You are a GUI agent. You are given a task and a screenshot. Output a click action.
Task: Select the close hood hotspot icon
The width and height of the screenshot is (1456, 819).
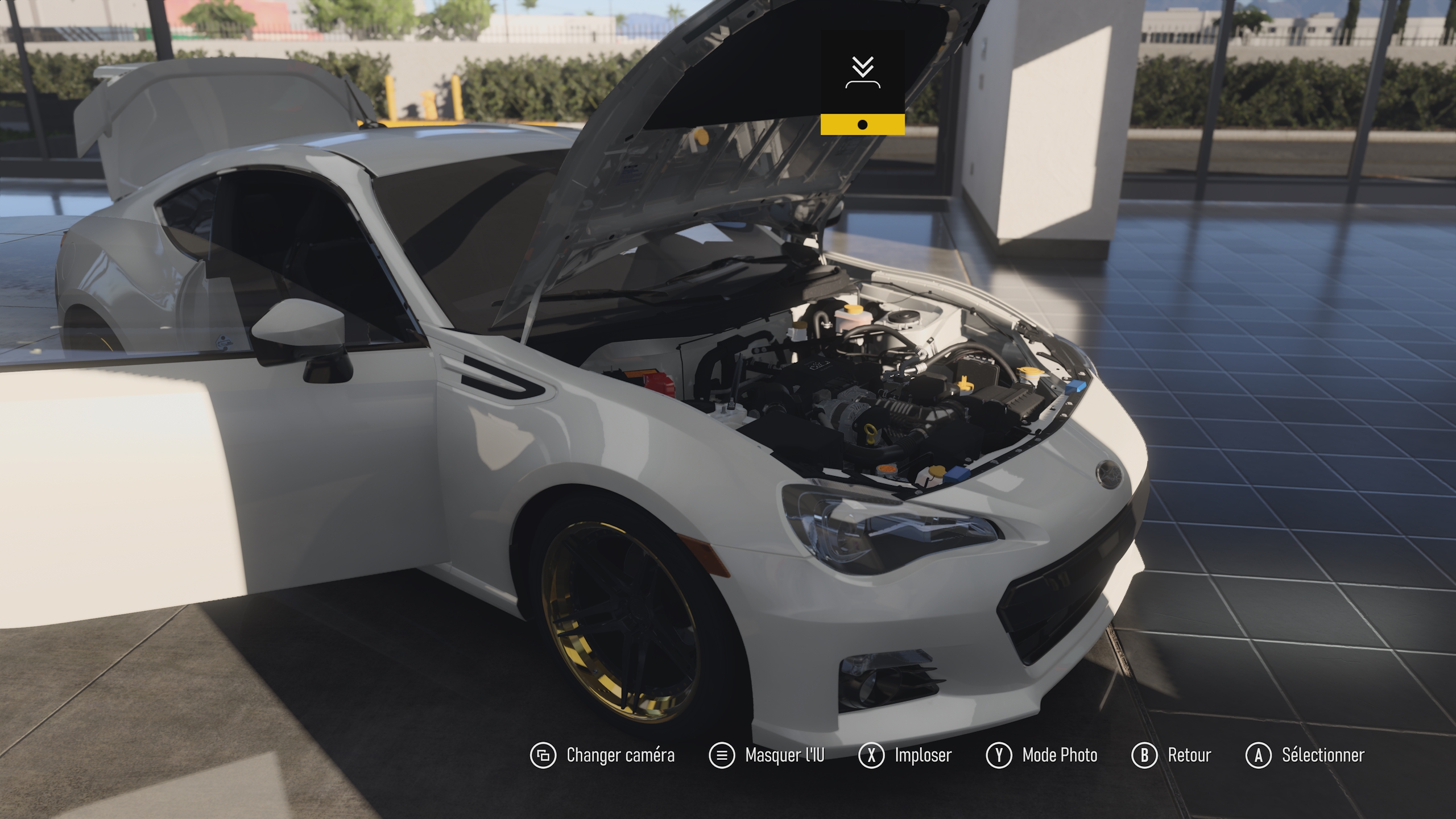point(862,73)
